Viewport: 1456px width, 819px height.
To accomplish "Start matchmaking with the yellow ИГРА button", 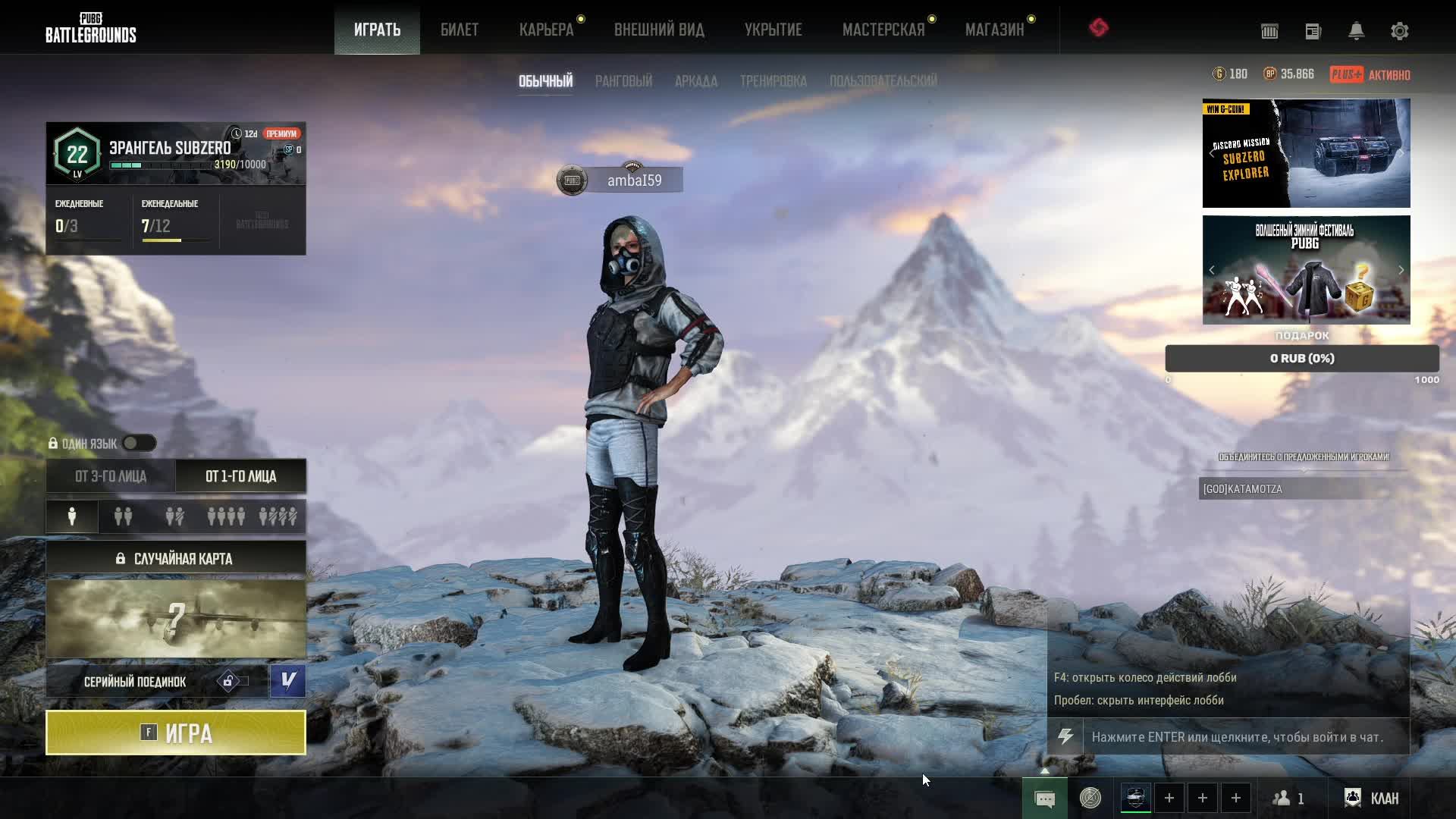I will 176,733.
